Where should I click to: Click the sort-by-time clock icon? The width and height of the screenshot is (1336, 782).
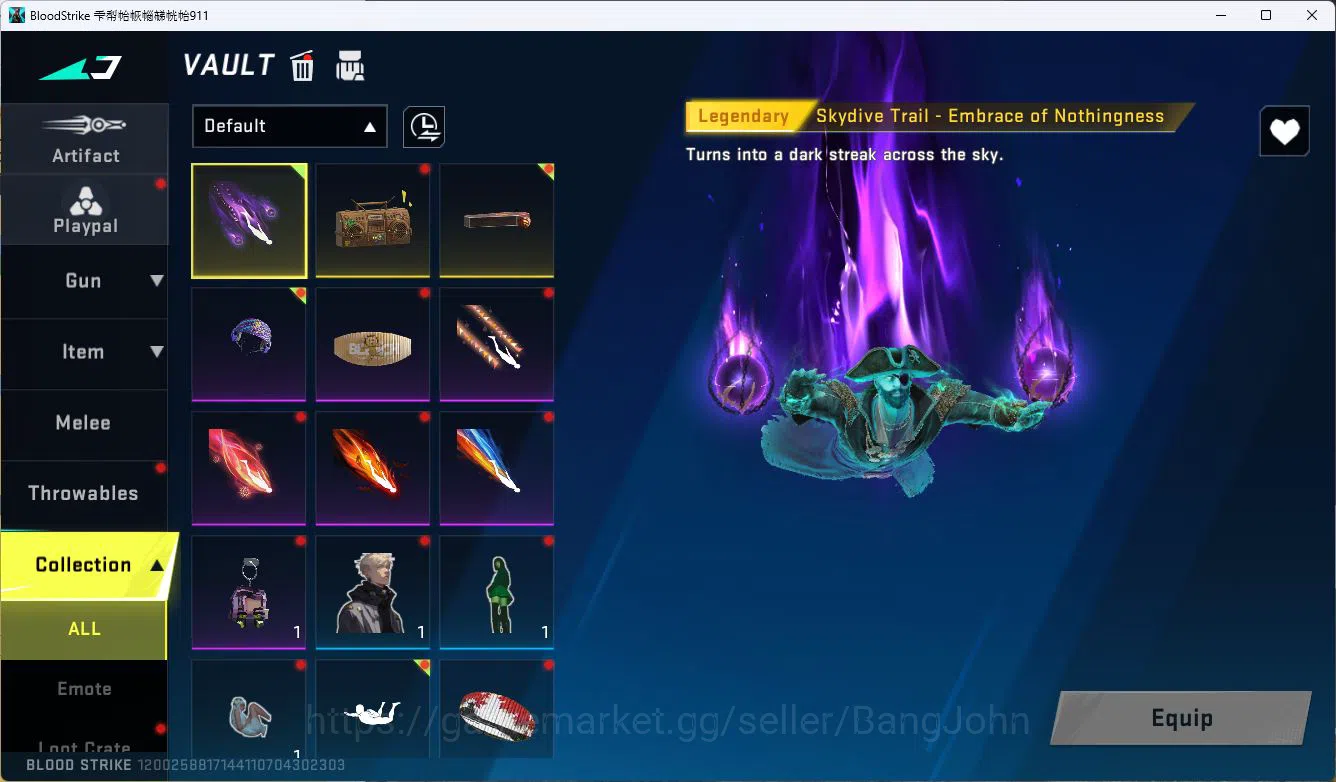pos(423,126)
